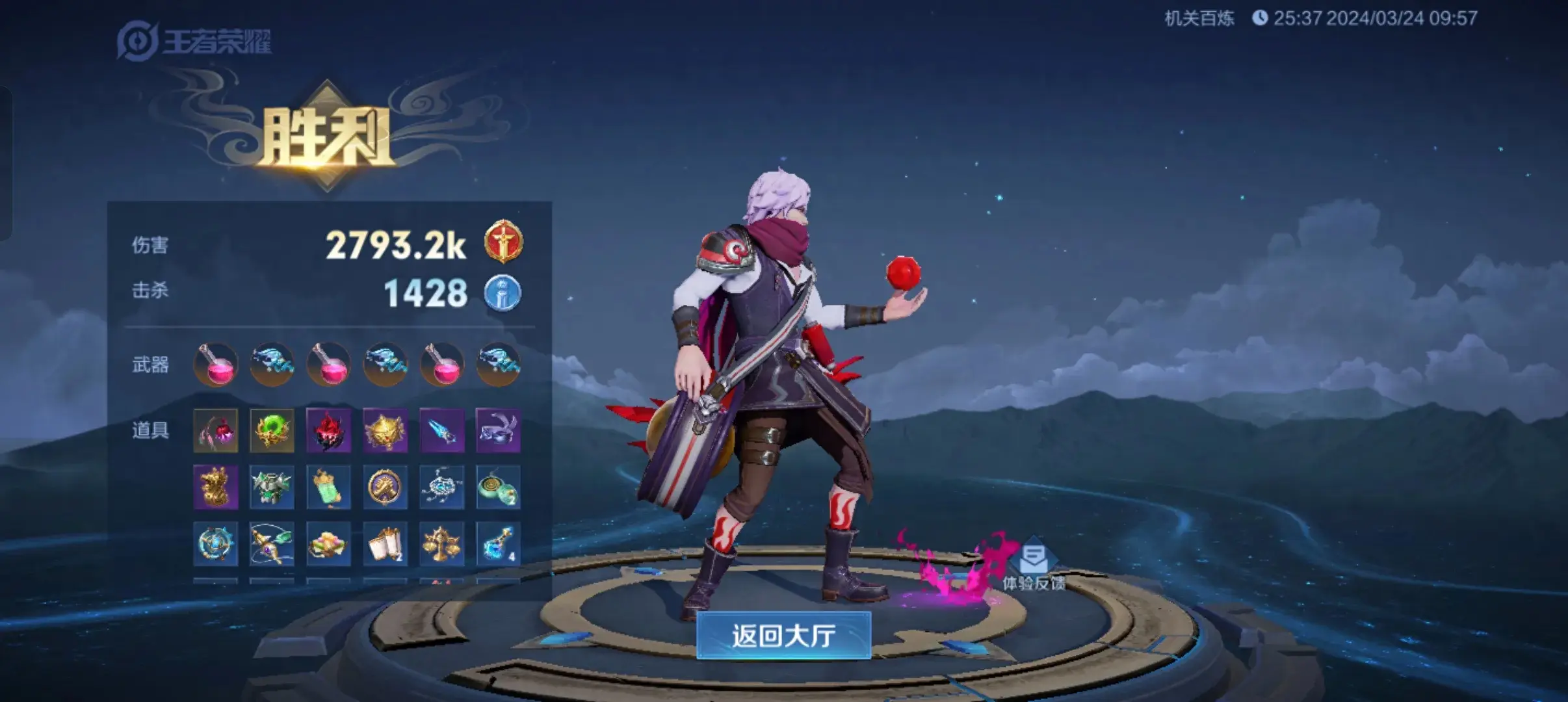Screen dimensions: 1568x702
Task: Choose the green jade talisman scroll item
Action: click(x=328, y=487)
